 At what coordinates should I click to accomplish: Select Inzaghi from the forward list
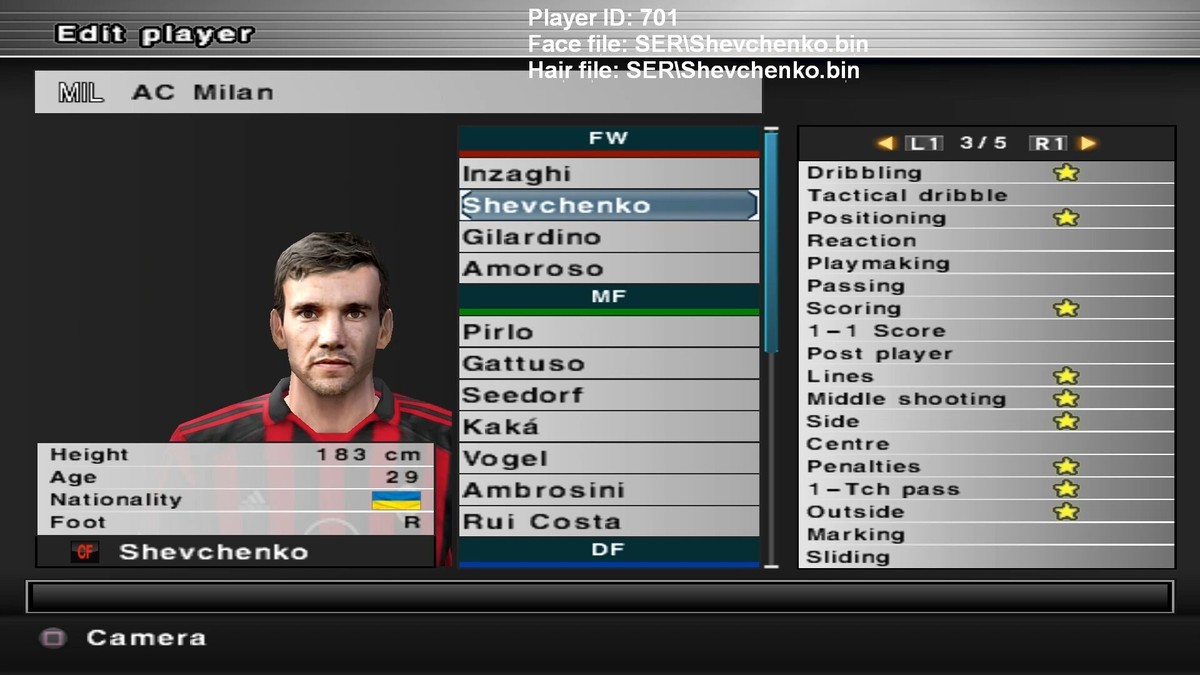pyautogui.click(x=608, y=174)
